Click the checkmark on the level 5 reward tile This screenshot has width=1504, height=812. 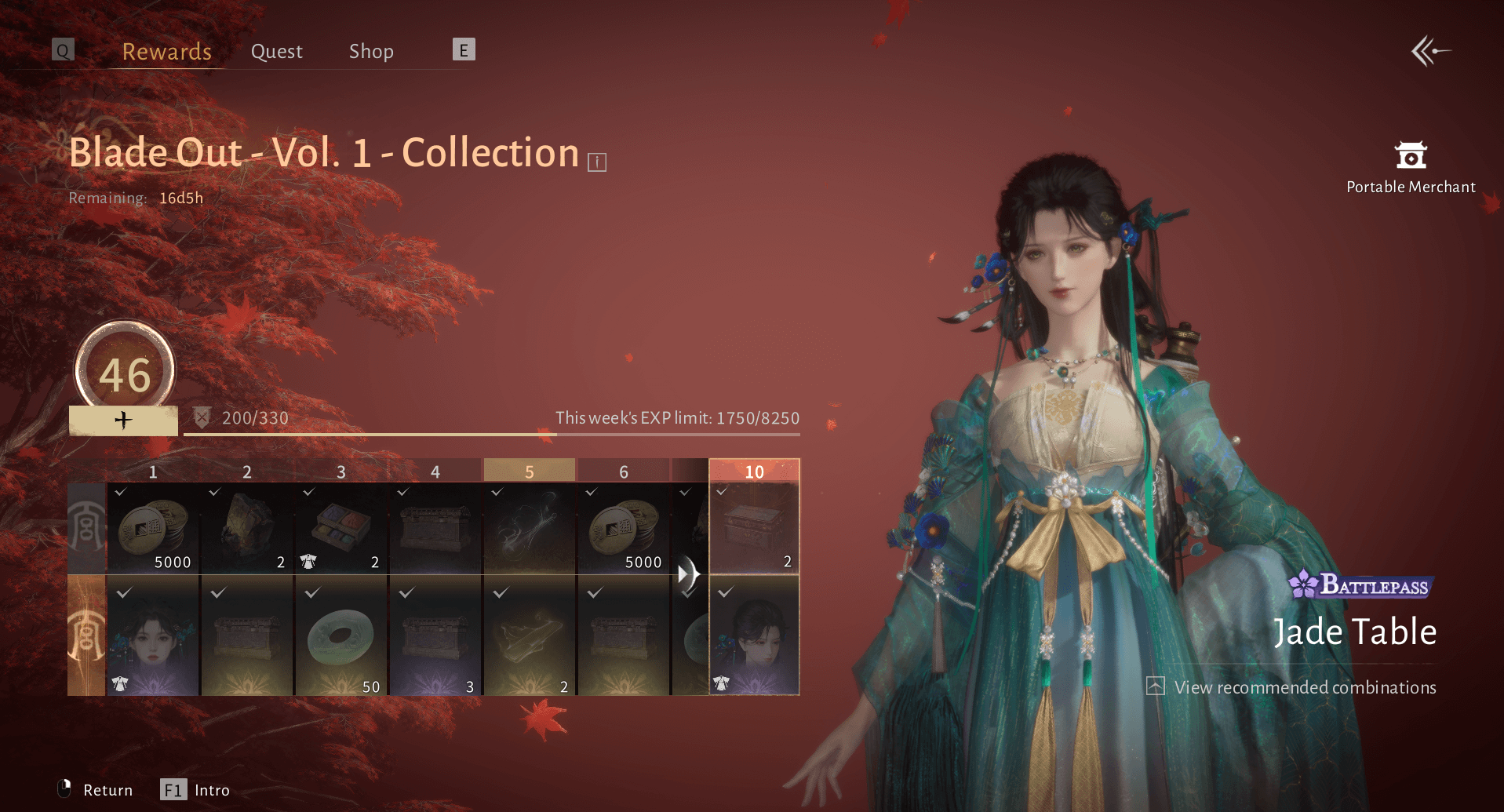pos(497,491)
